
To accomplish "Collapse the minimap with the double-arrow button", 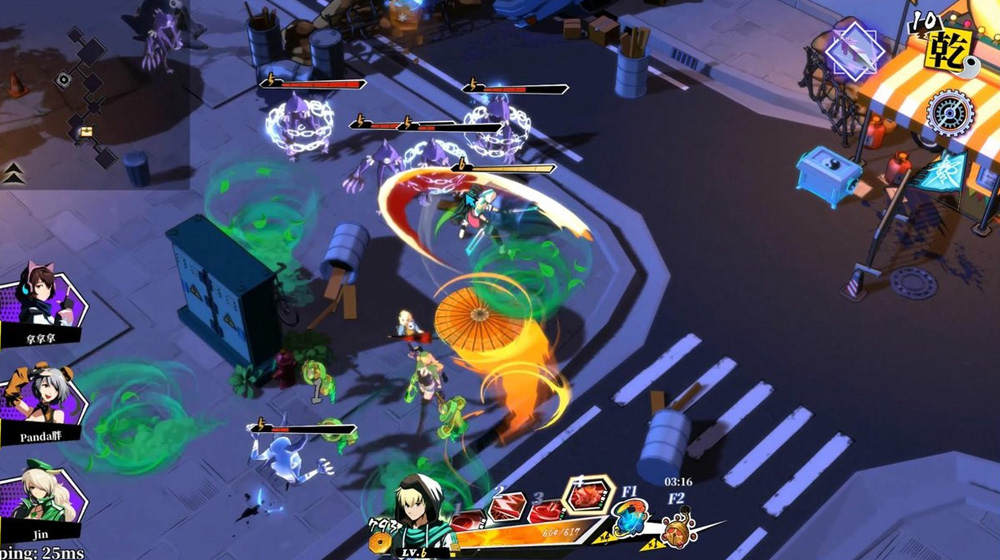I will 13,172.
